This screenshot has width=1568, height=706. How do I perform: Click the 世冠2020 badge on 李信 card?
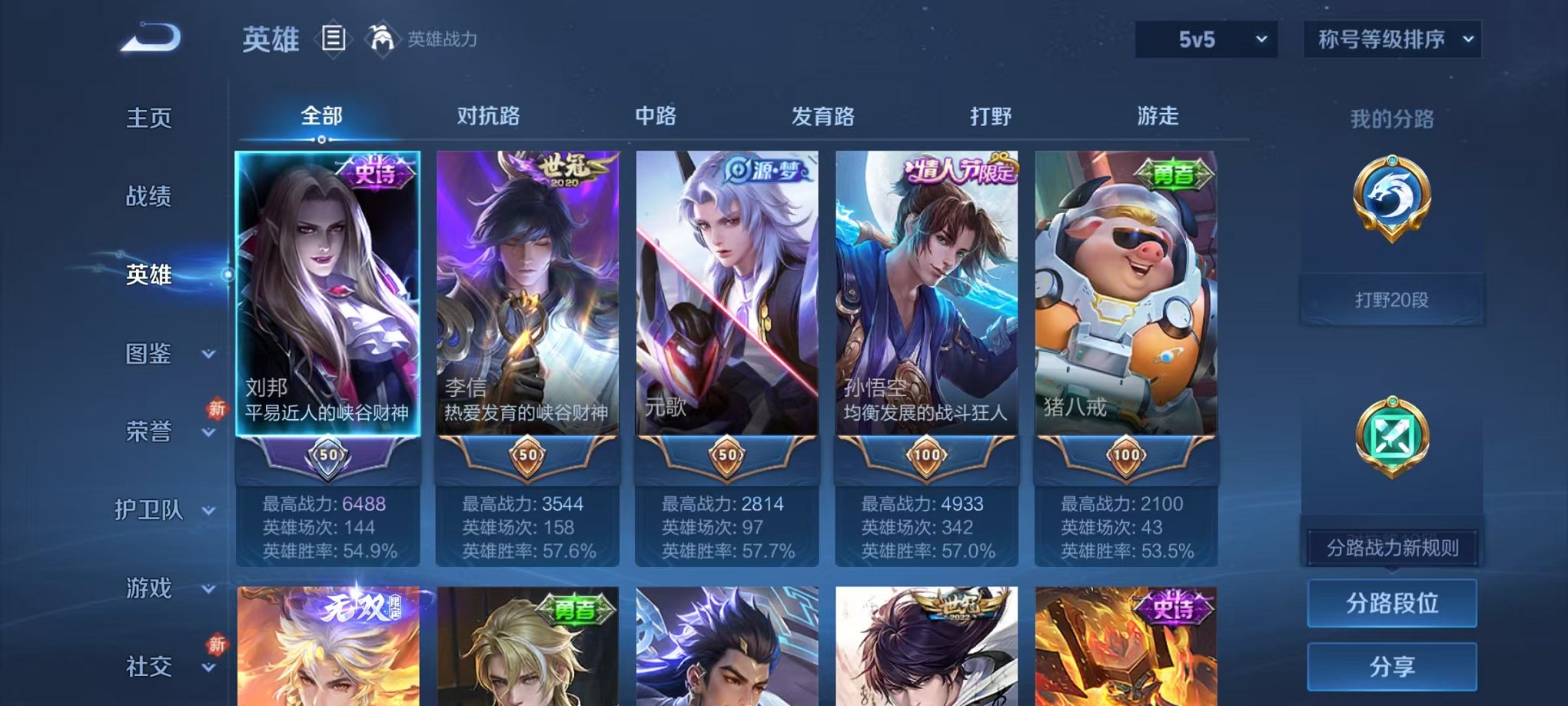[565, 171]
